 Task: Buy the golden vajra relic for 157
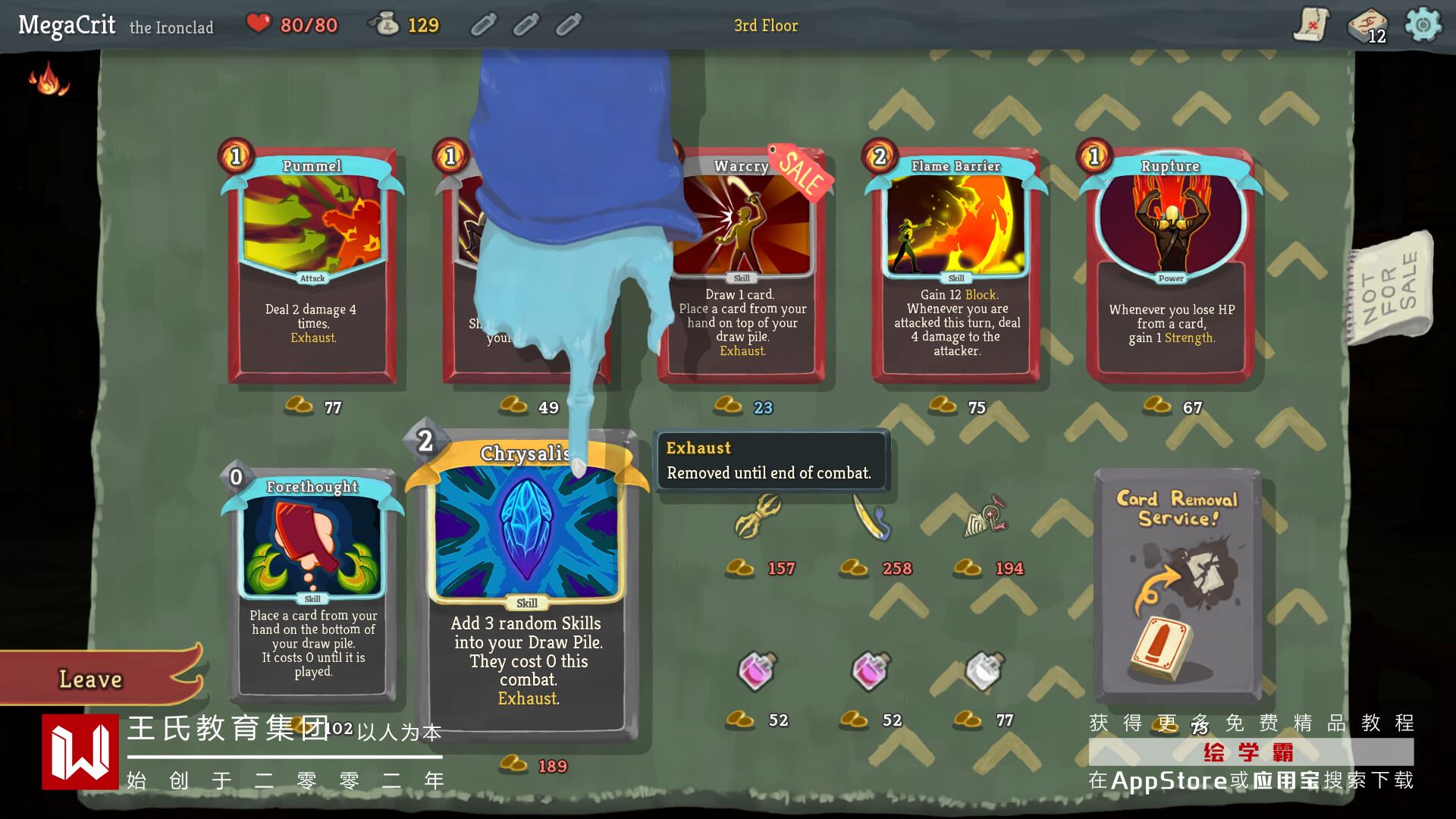click(x=758, y=516)
